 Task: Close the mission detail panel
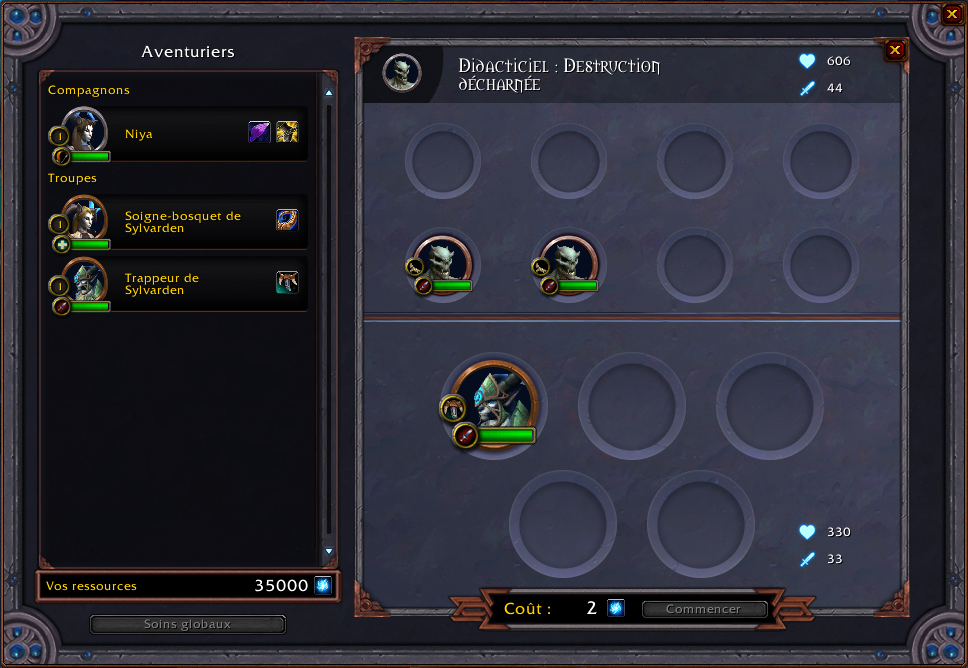point(895,50)
